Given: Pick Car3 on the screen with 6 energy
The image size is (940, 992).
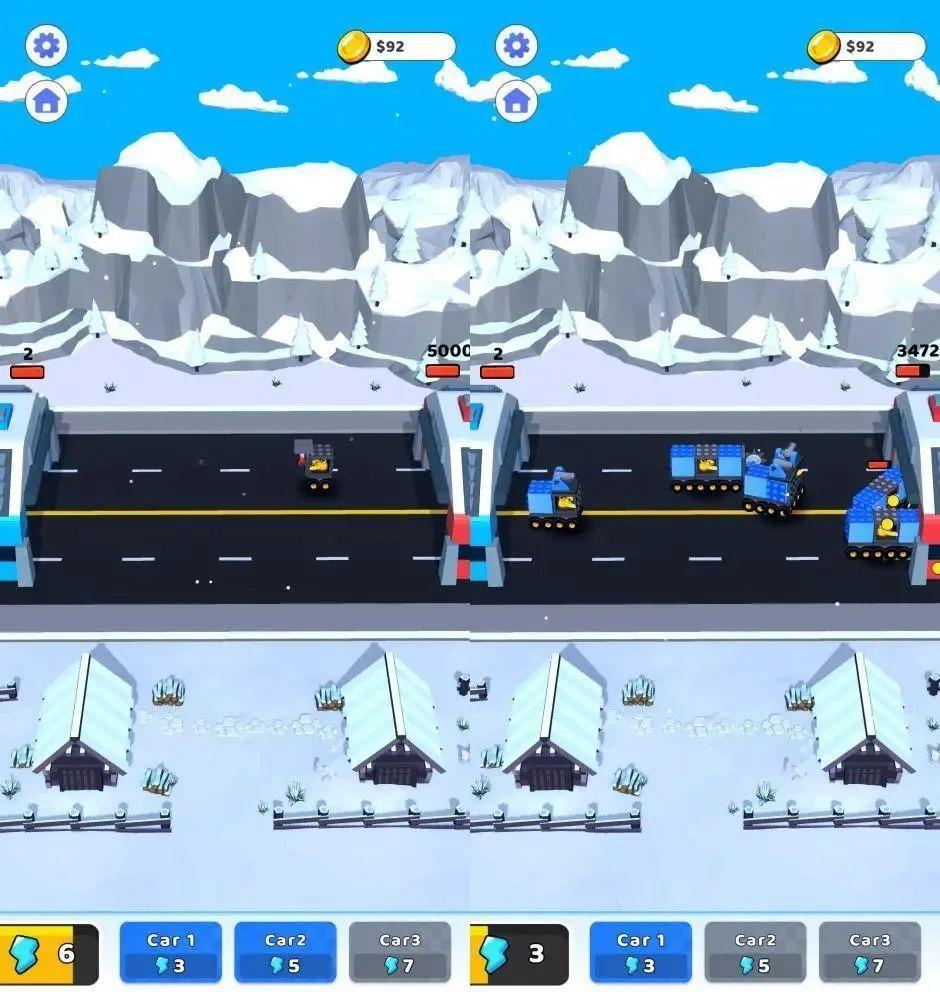Looking at the screenshot, I should click(x=399, y=952).
